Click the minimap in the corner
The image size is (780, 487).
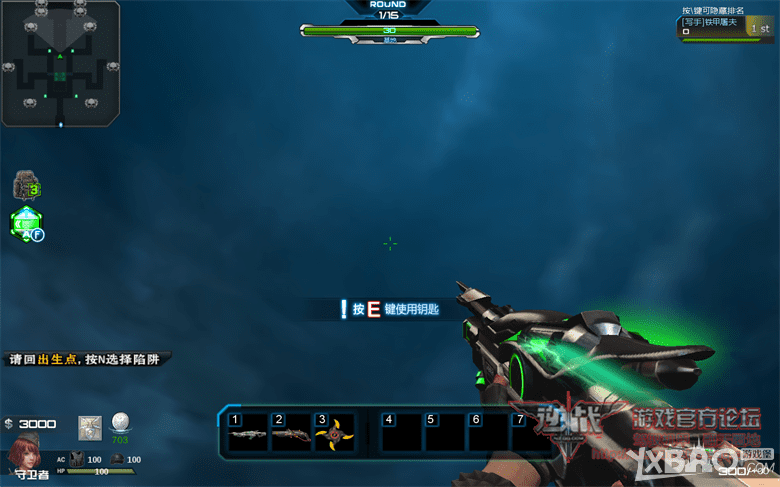point(62,63)
